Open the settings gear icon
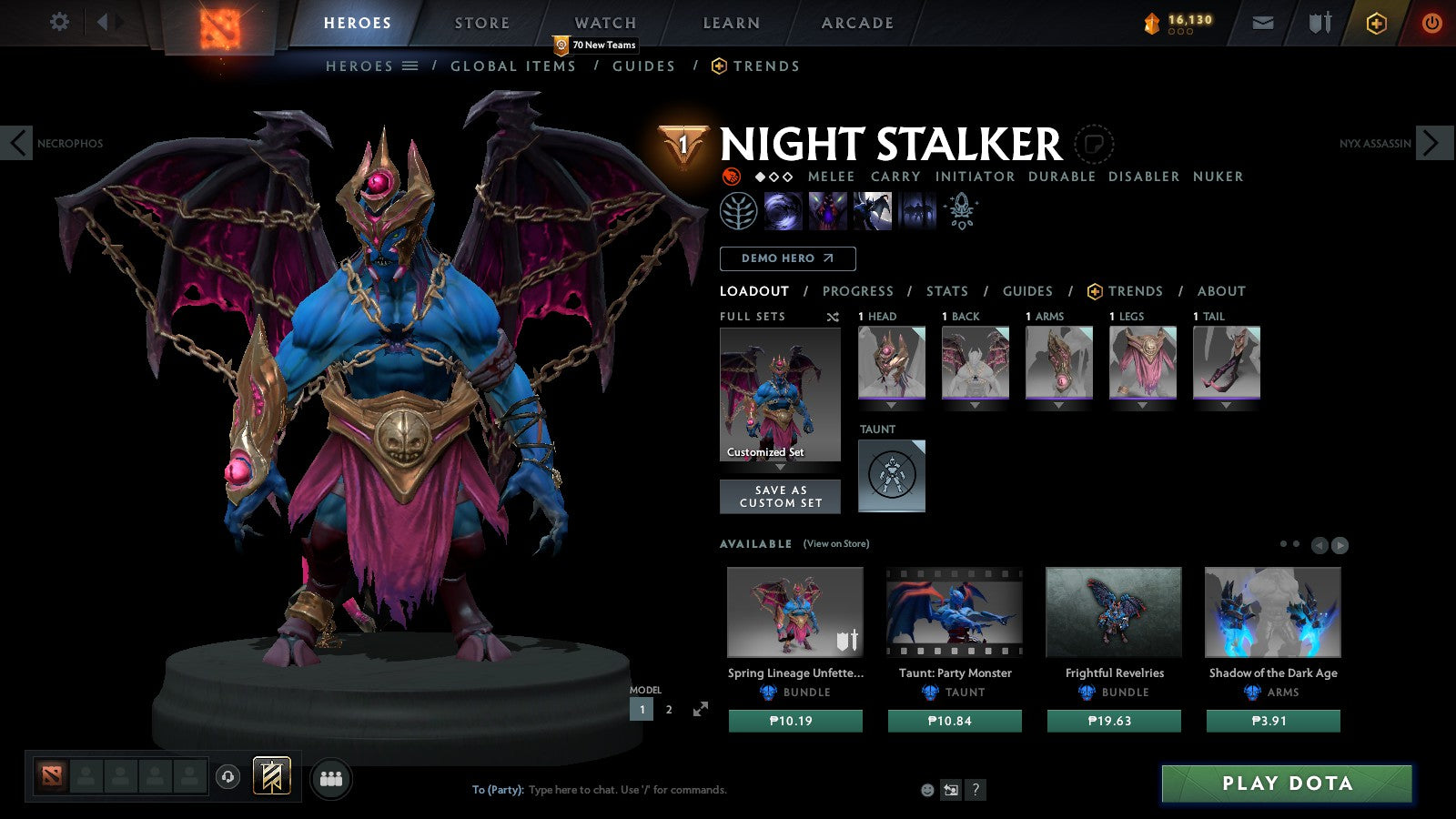Screen dimensions: 1456x819 tap(60, 22)
